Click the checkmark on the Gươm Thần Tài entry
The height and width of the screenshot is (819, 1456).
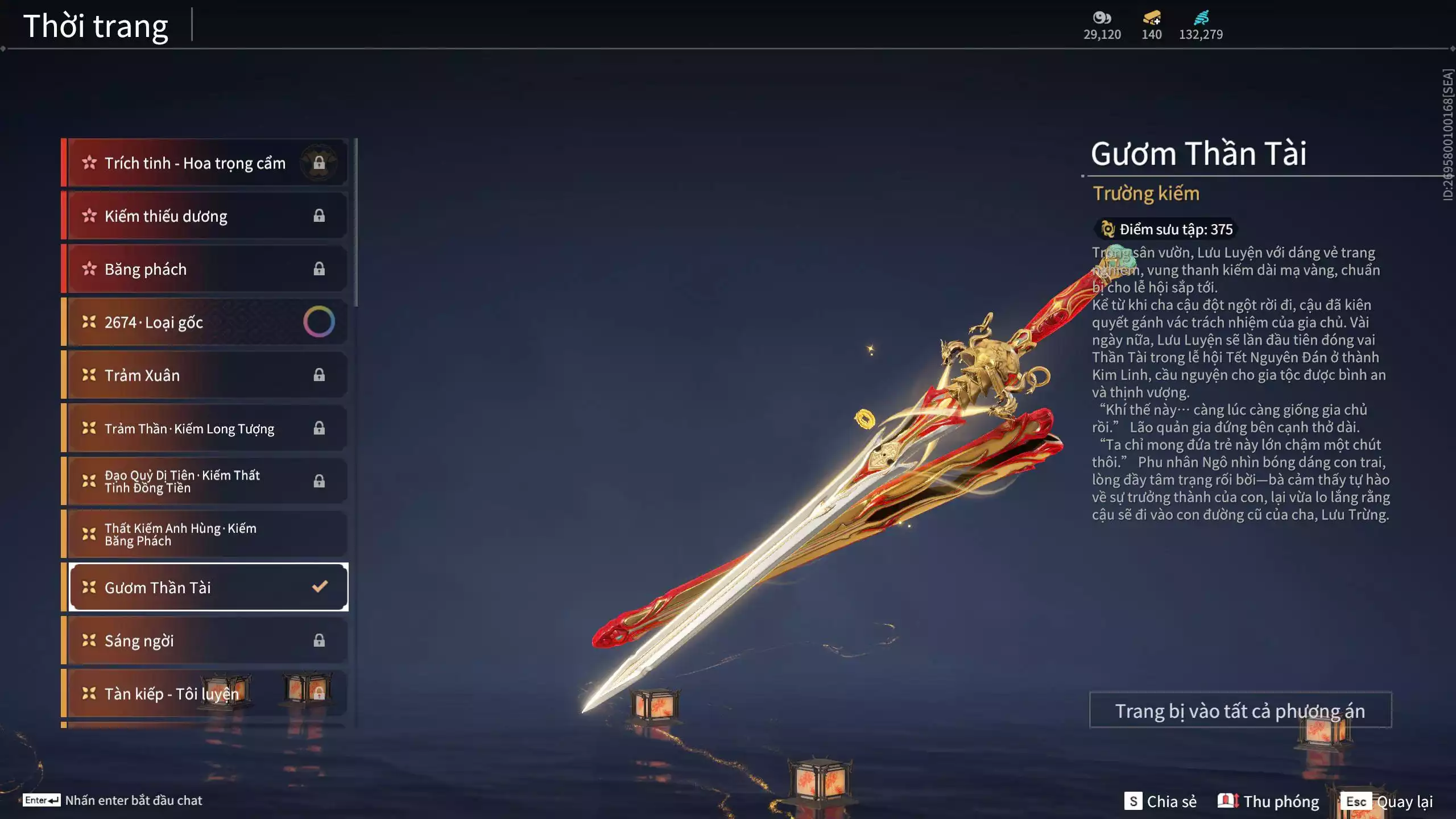click(318, 588)
